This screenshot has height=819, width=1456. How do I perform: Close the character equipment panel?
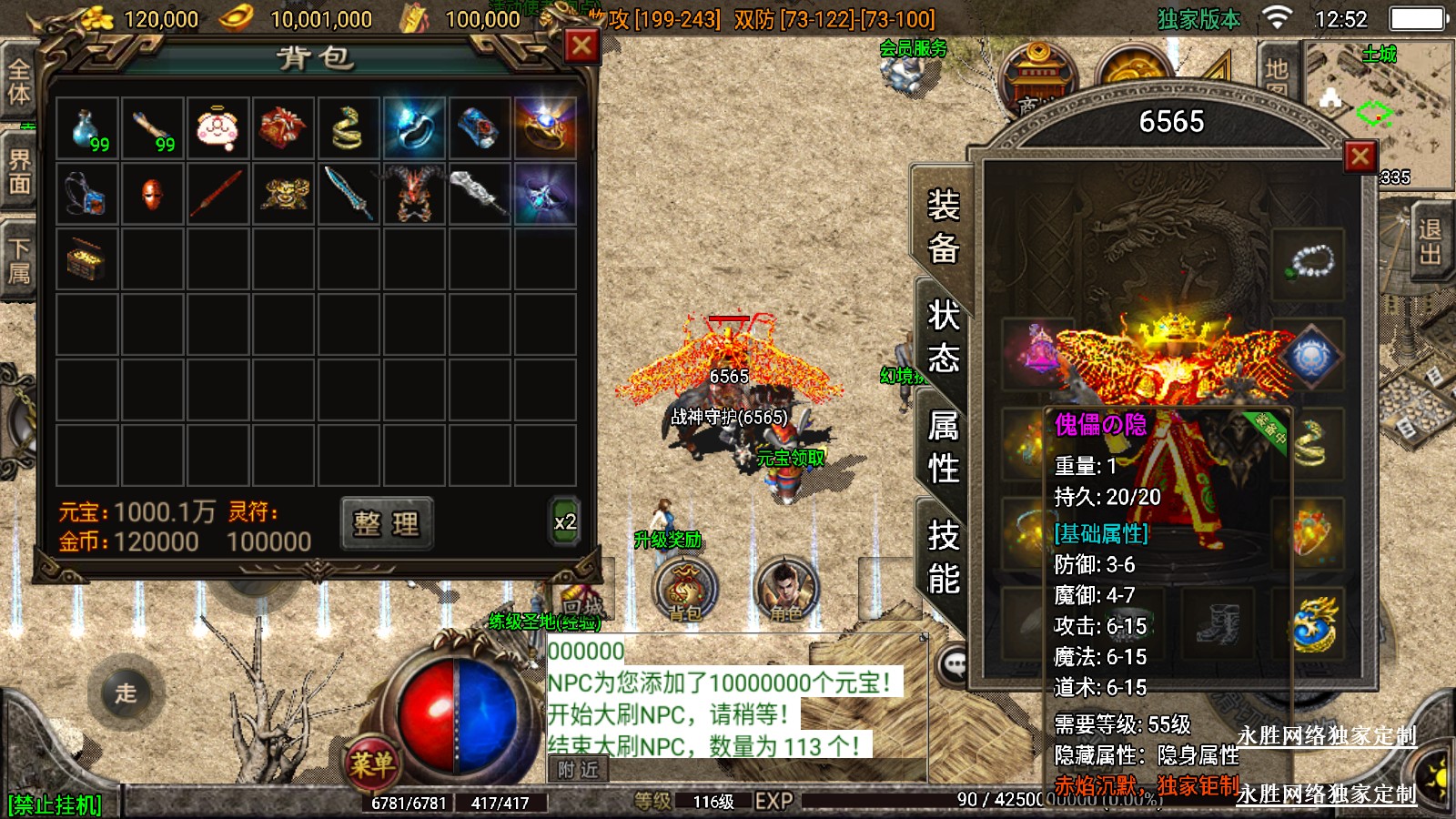1360,157
